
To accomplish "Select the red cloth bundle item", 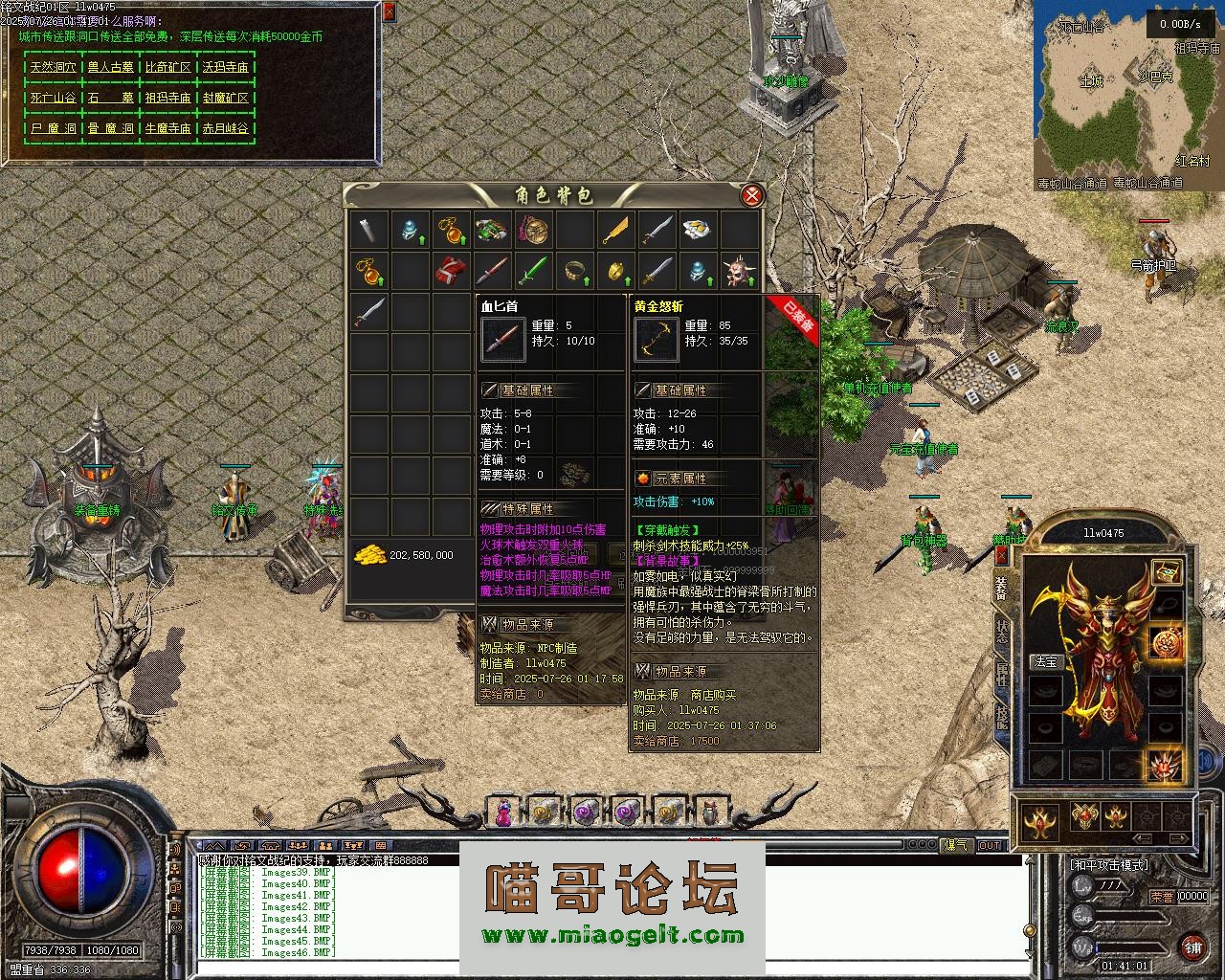I will click(451, 271).
